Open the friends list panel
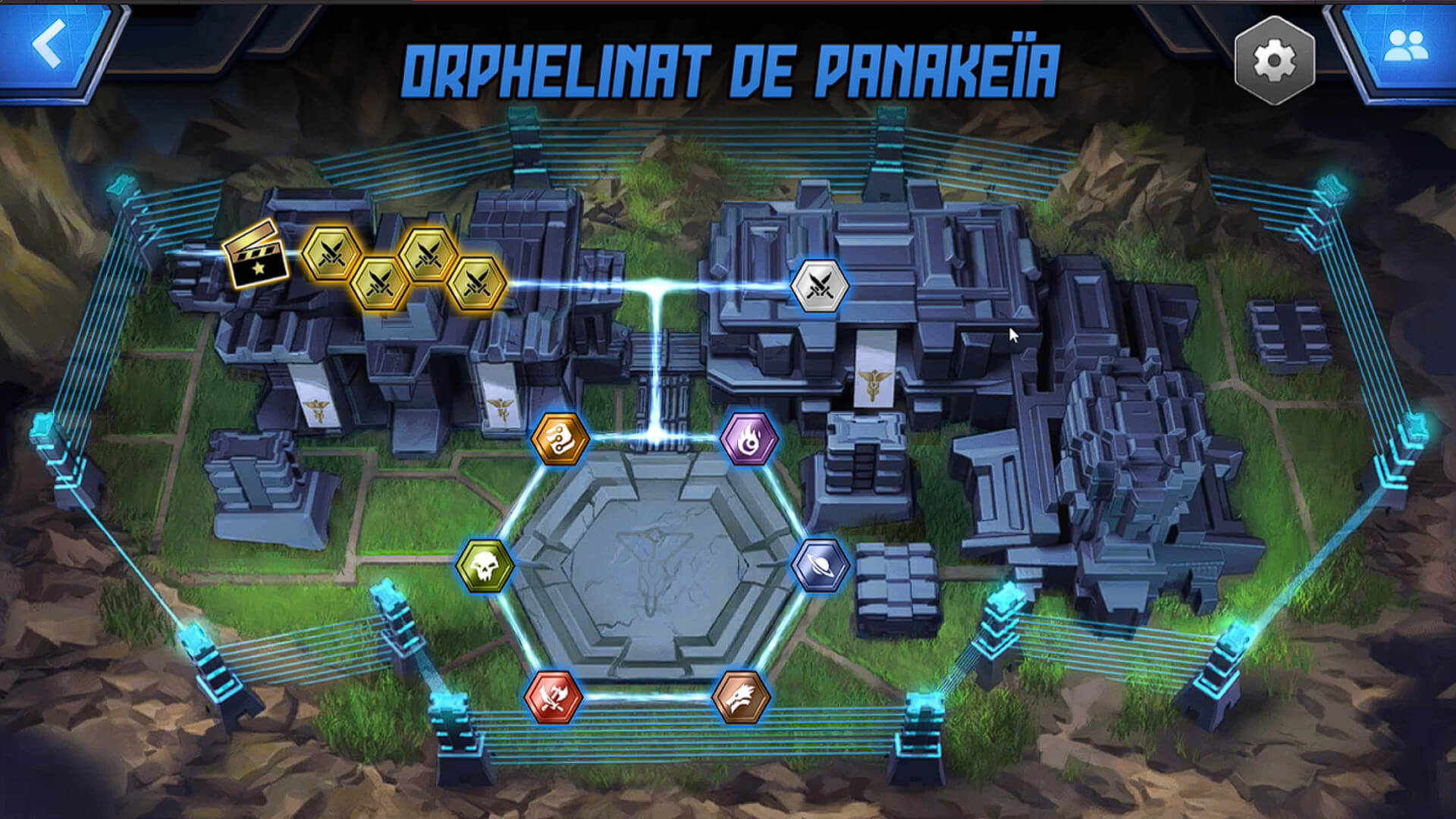 (x=1405, y=47)
